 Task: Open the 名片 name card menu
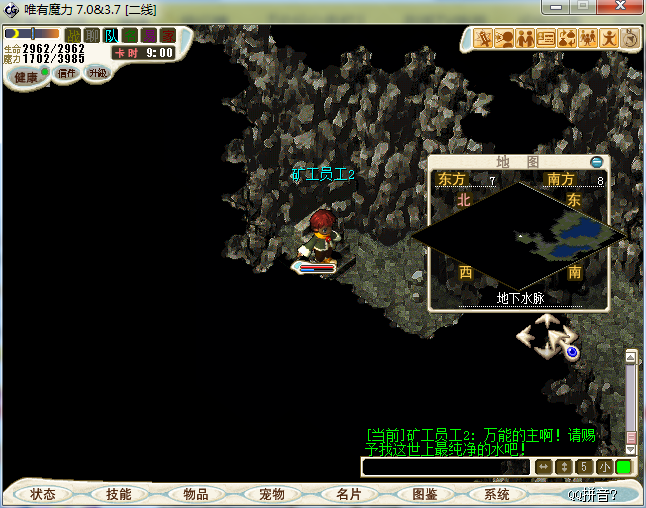point(348,494)
